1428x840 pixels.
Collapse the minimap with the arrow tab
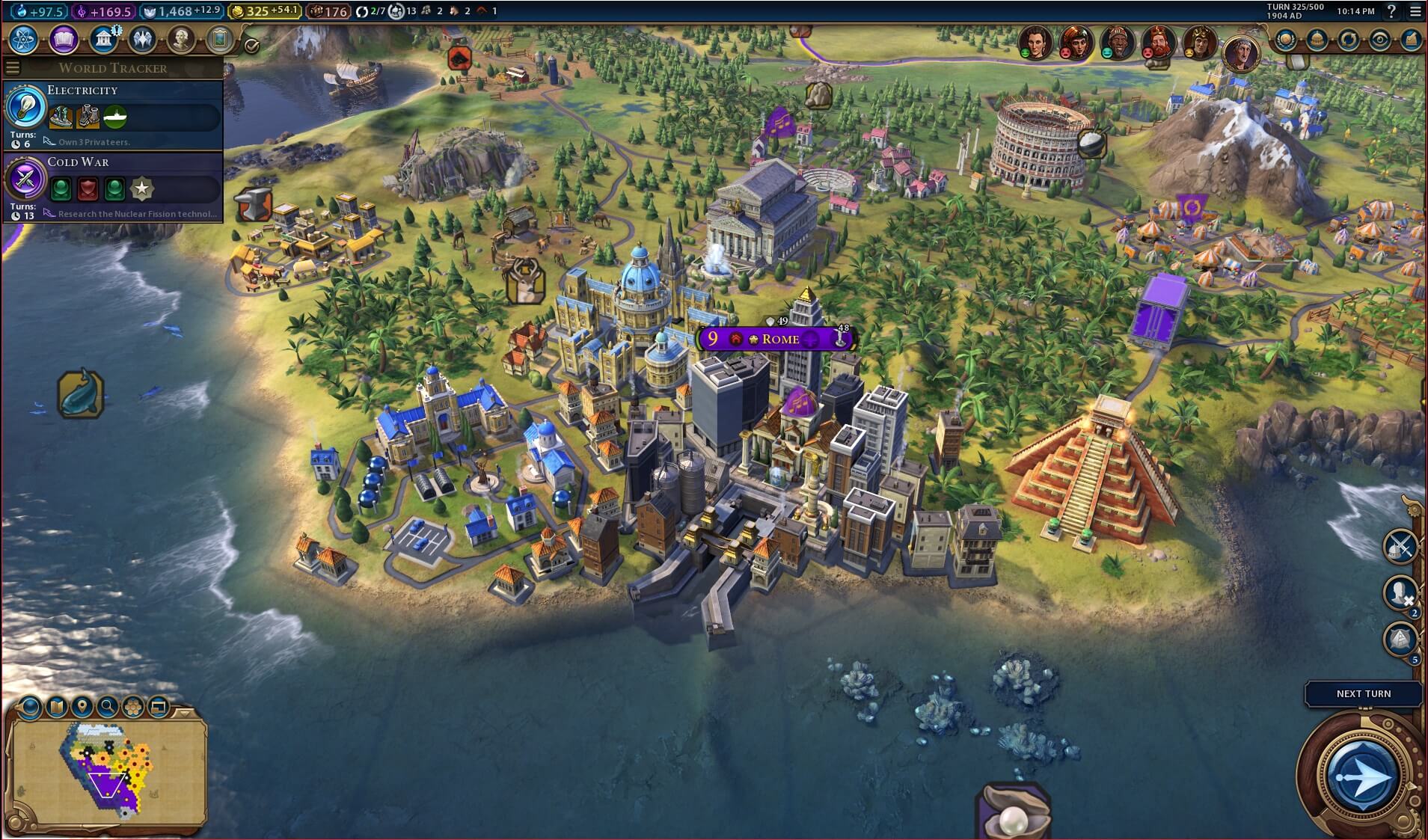(x=186, y=712)
